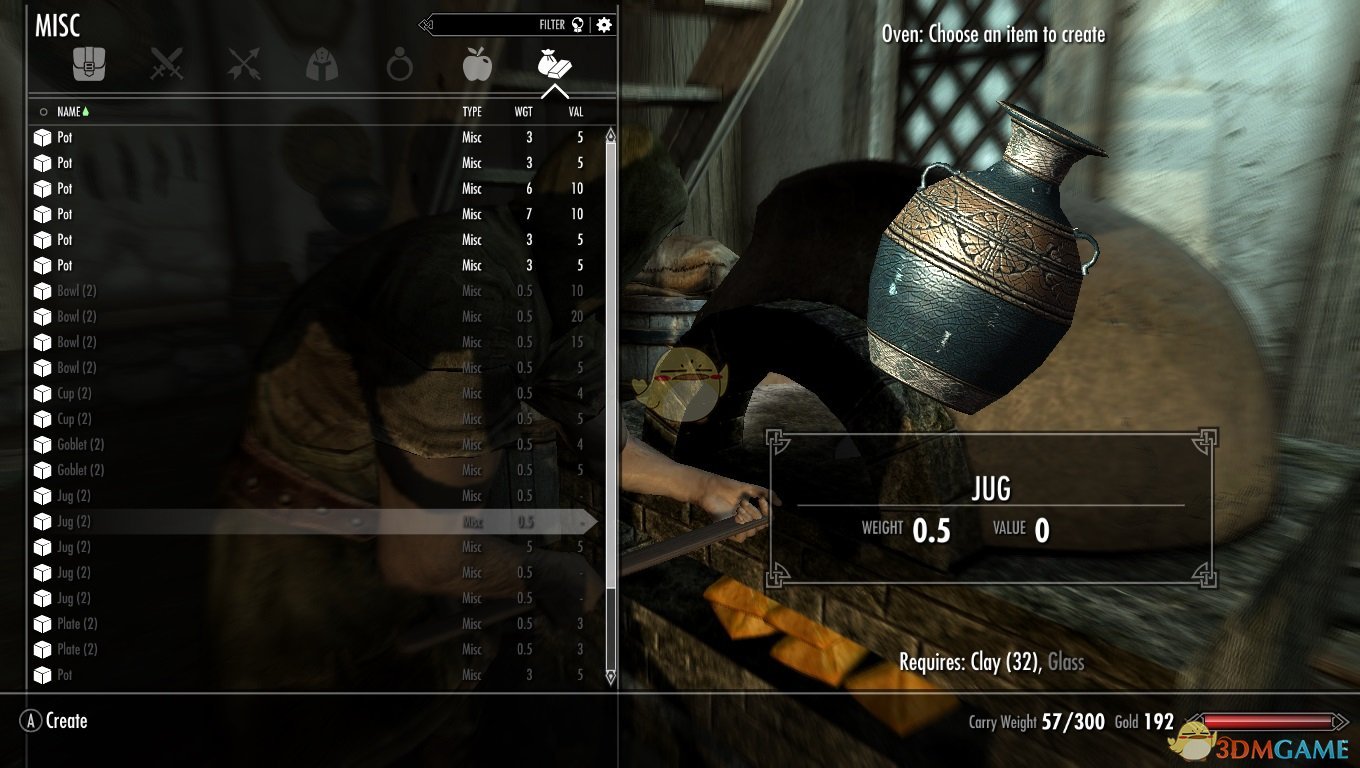Sort items by VAL column
1360x768 pixels.
pyautogui.click(x=575, y=111)
